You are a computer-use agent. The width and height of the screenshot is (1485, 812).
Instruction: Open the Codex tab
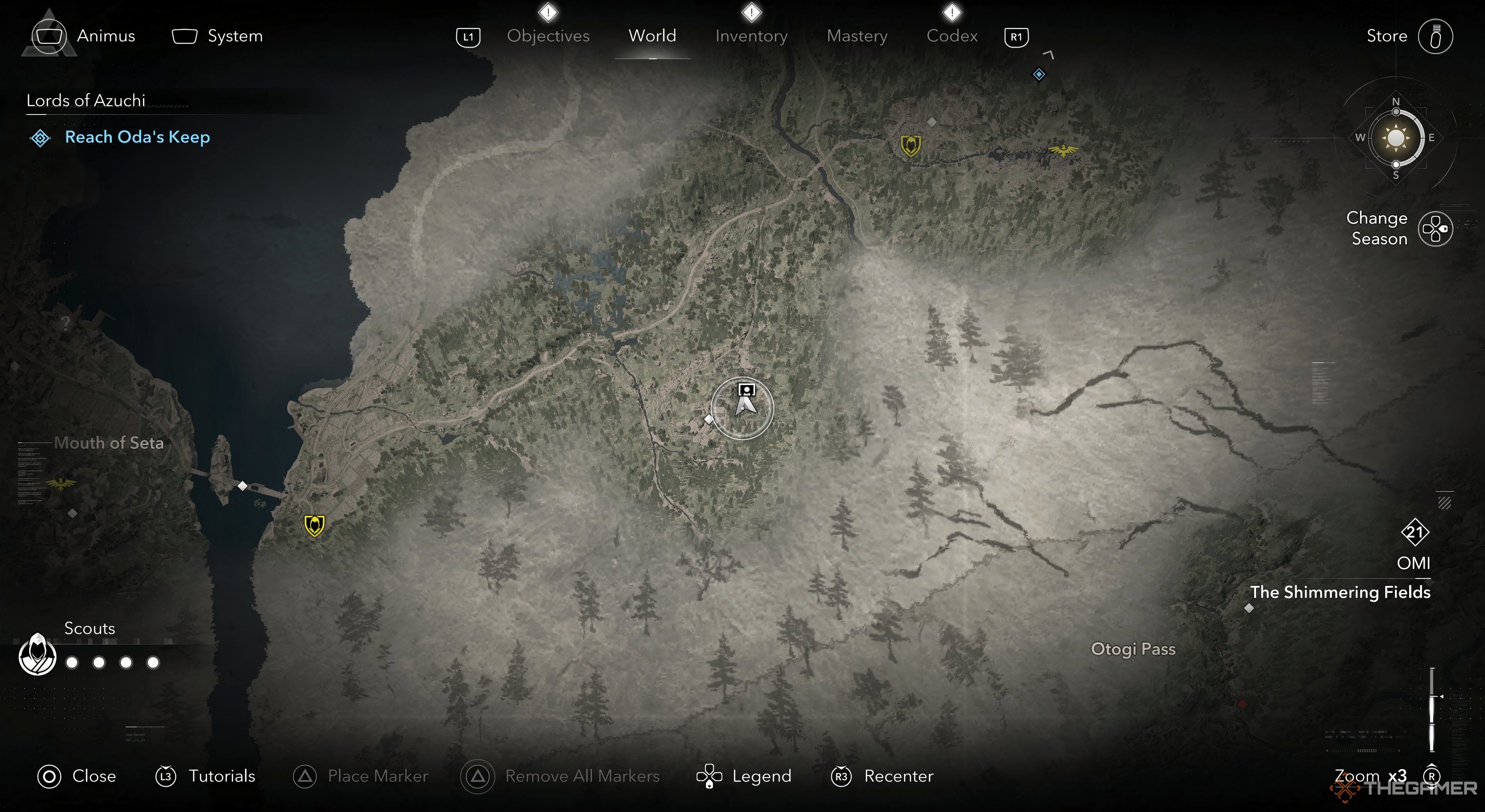(952, 36)
